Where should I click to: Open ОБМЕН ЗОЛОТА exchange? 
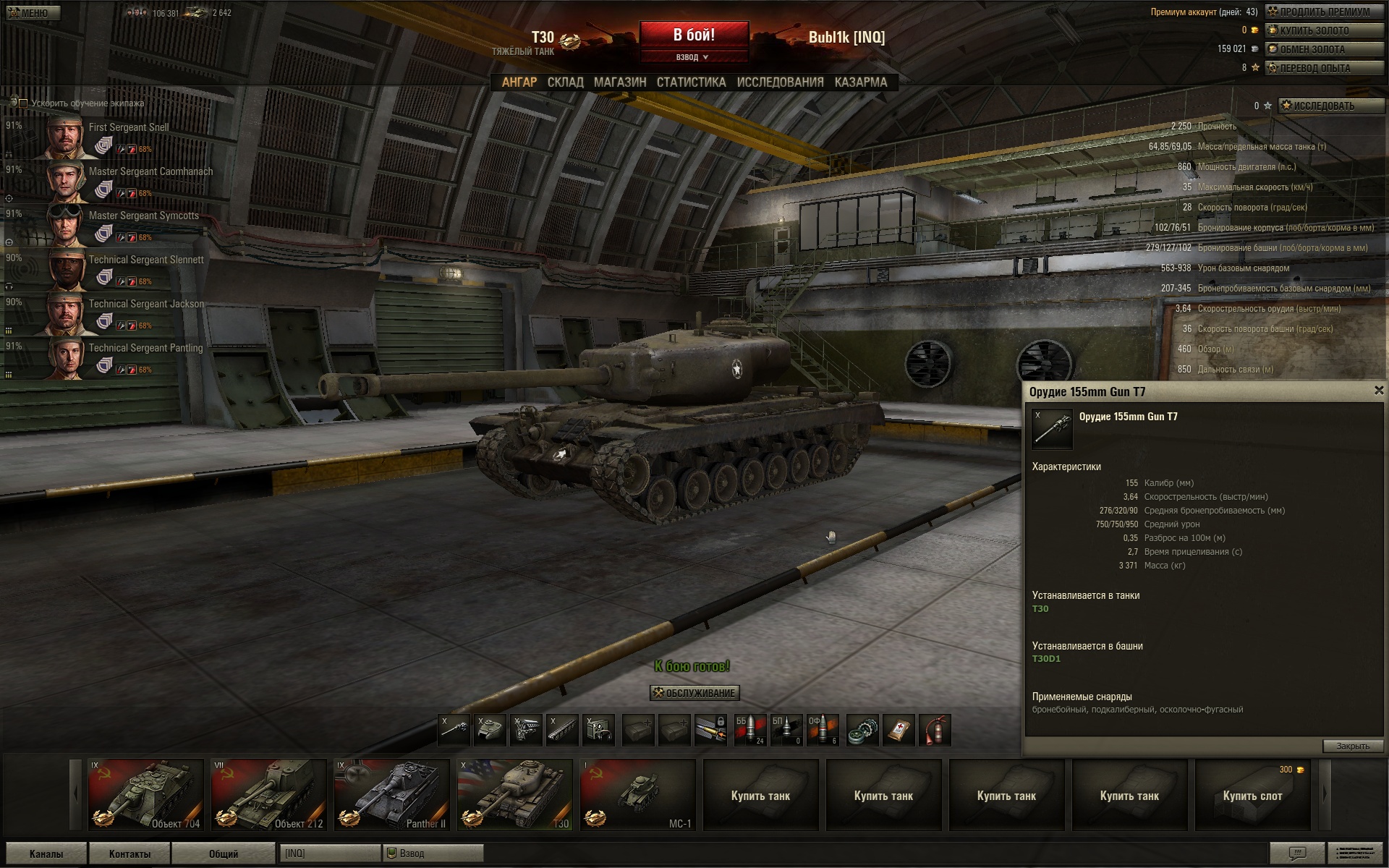1324,49
